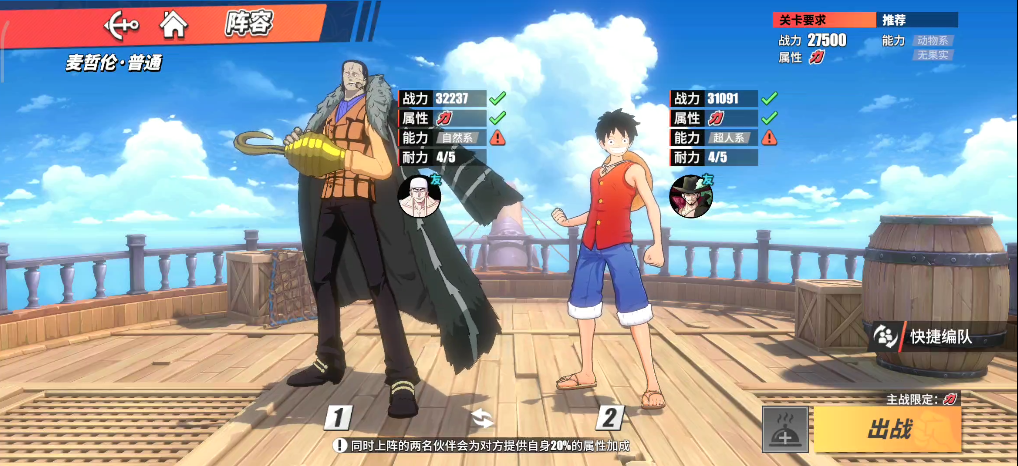Open 快捷编队 quick team setup
Screen dimensions: 1018x466
tap(924, 337)
